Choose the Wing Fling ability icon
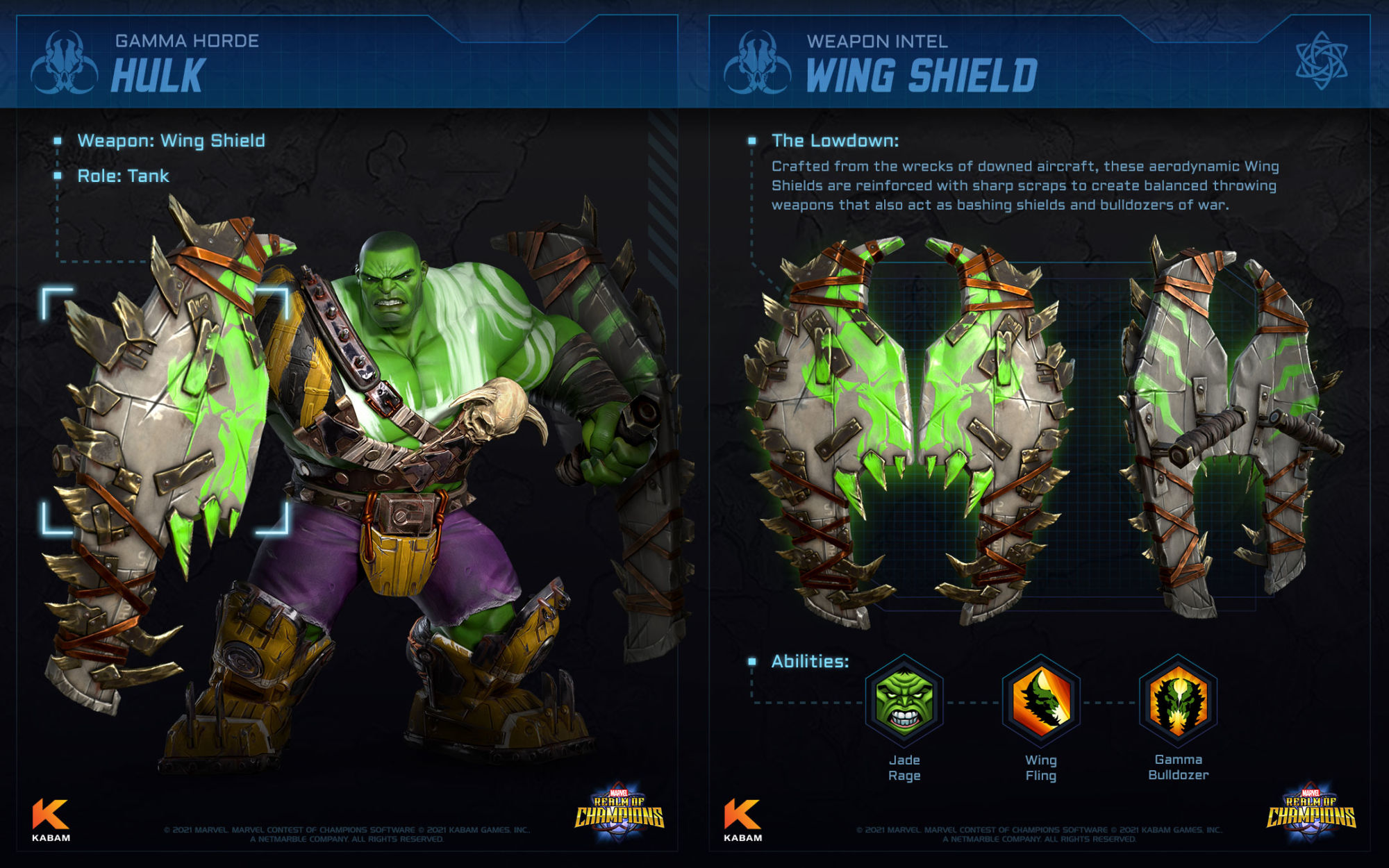1389x868 pixels. pyautogui.click(x=1040, y=701)
